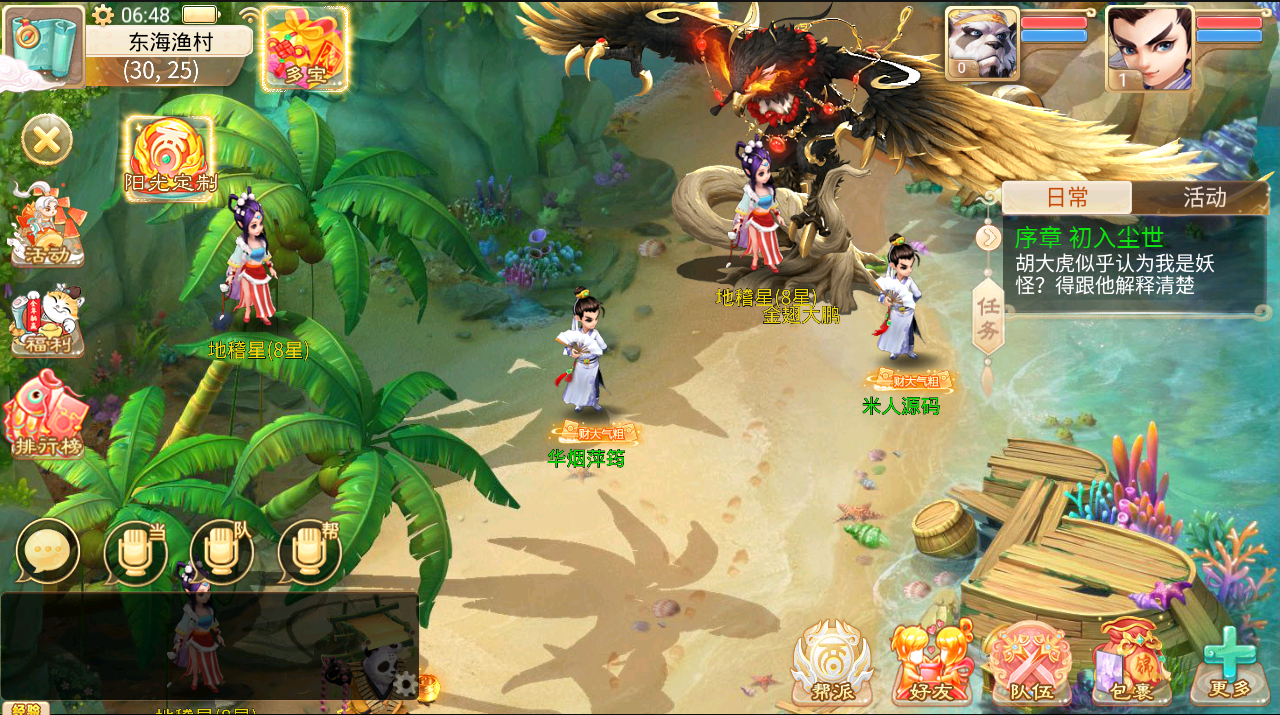1280x715 pixels.
Task: Open settings via the top gear icon
Action: [x=102, y=15]
